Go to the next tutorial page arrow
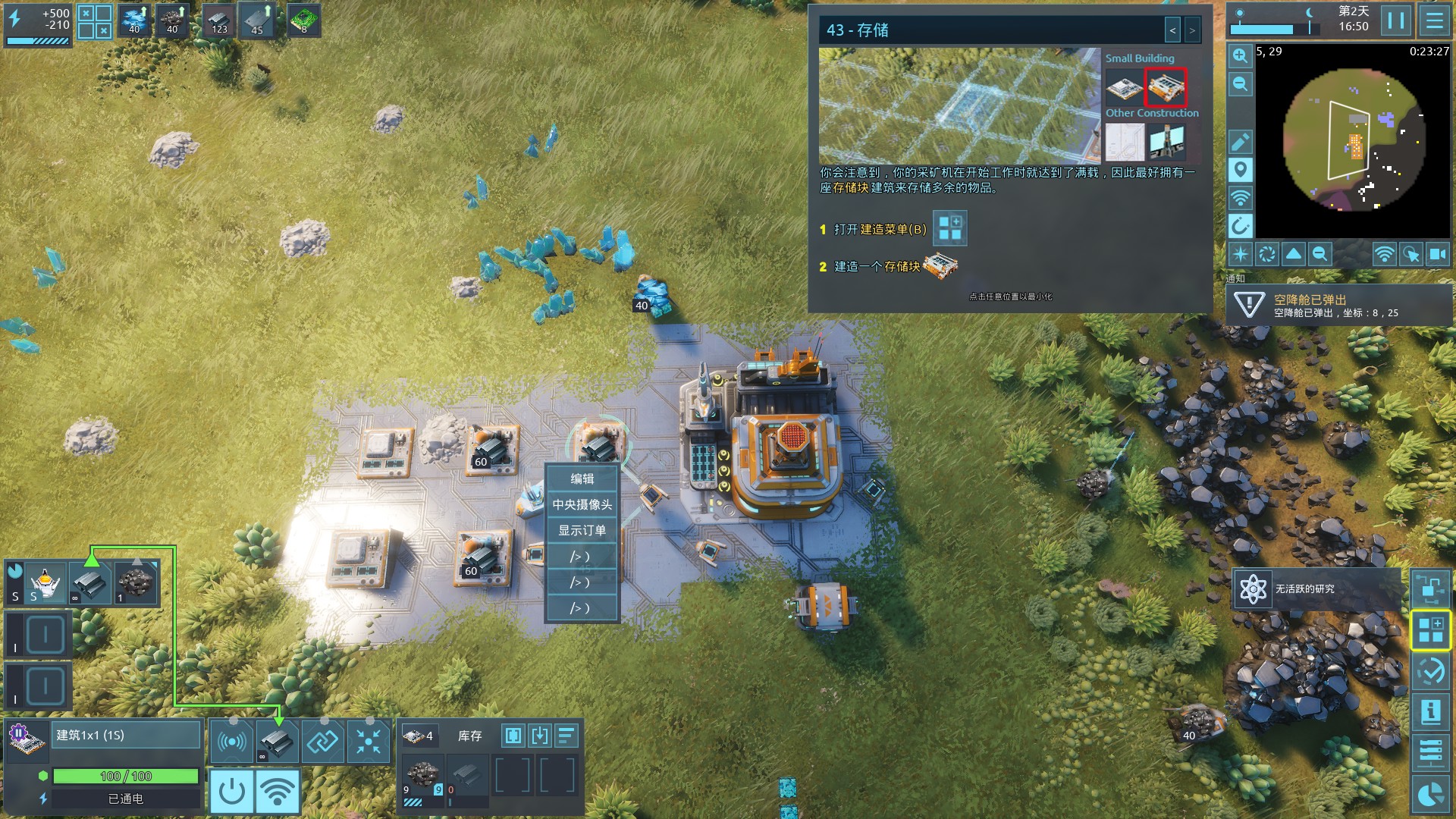The image size is (1456, 819). tap(1192, 30)
